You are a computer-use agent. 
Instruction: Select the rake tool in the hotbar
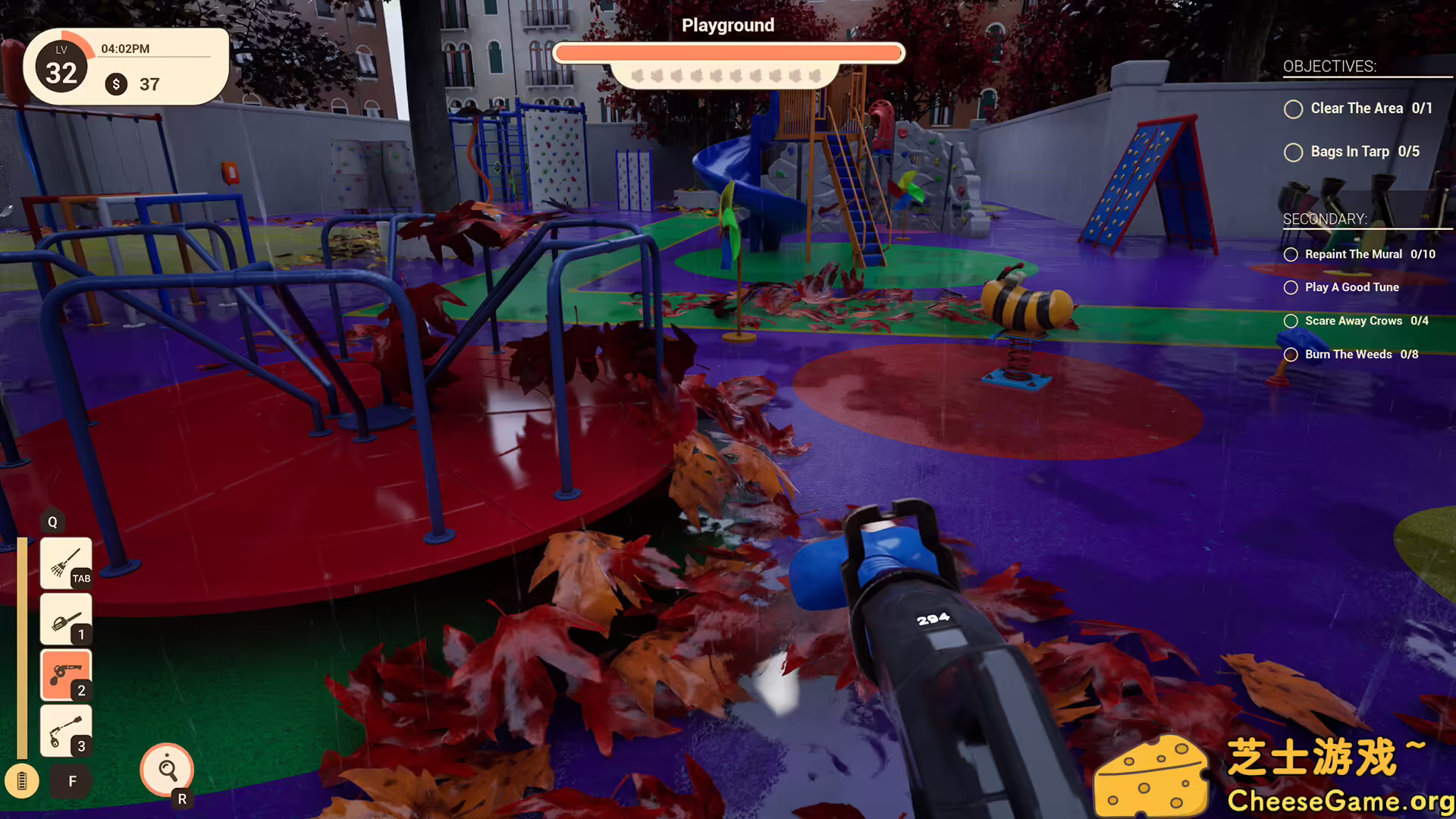point(65,563)
